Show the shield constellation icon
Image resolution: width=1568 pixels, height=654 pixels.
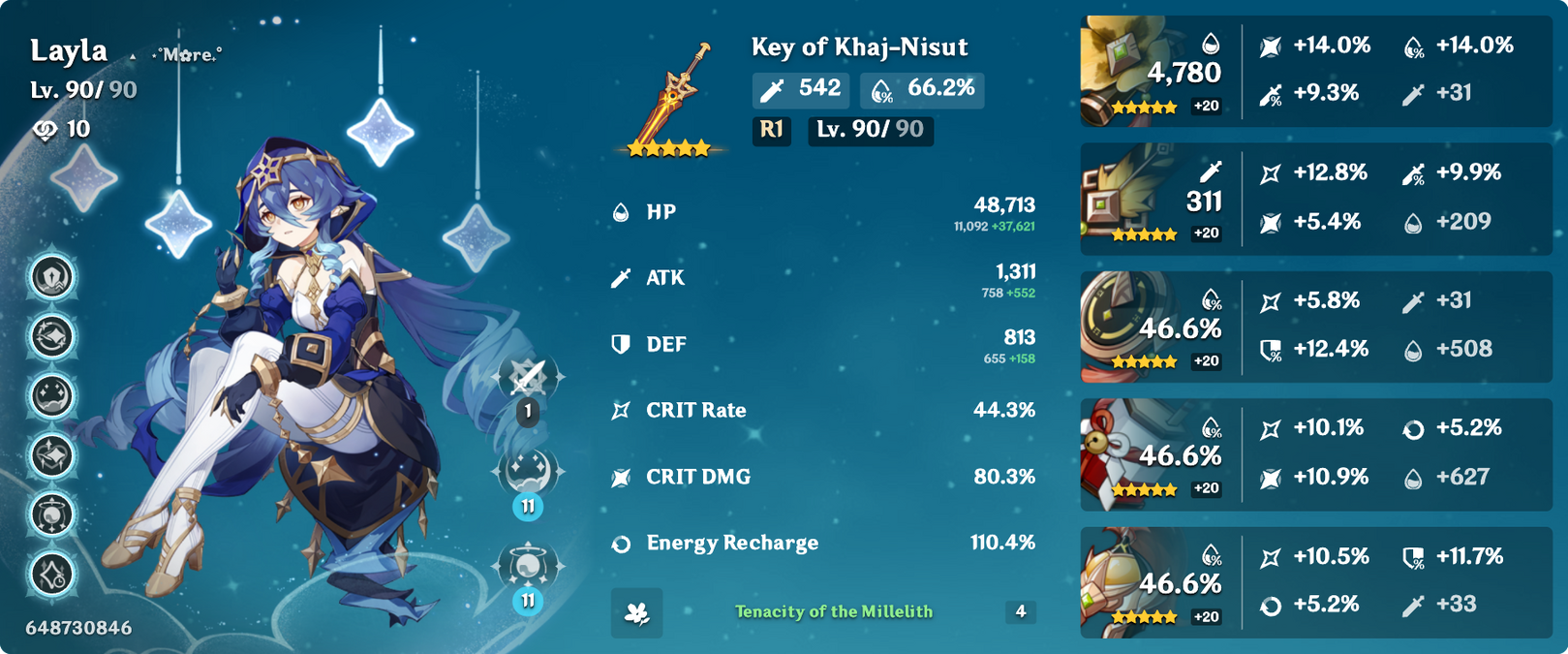pyautogui.click(x=52, y=278)
